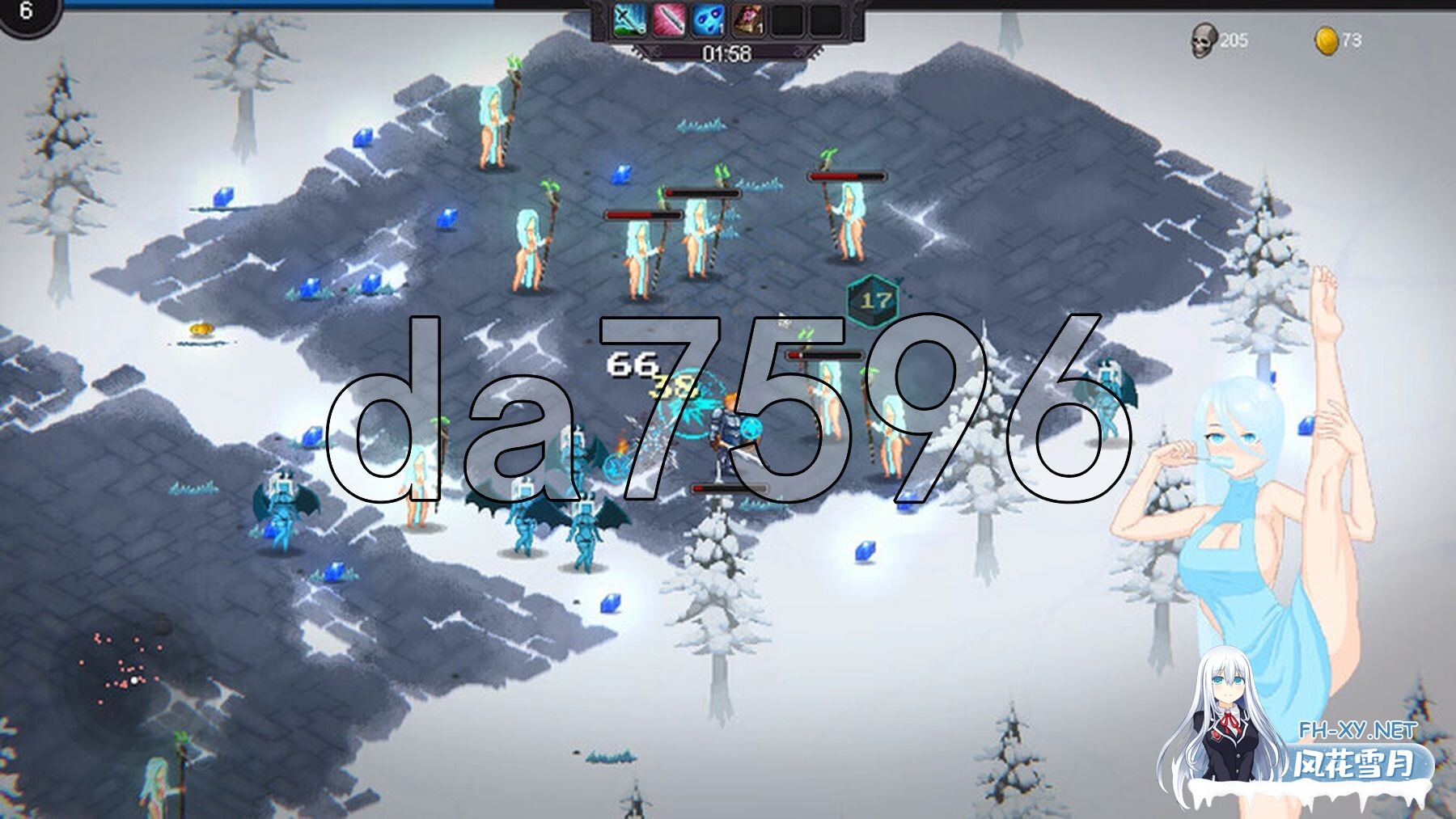
Task: Collect the gold coin pickup on the left path
Action: tap(200, 328)
